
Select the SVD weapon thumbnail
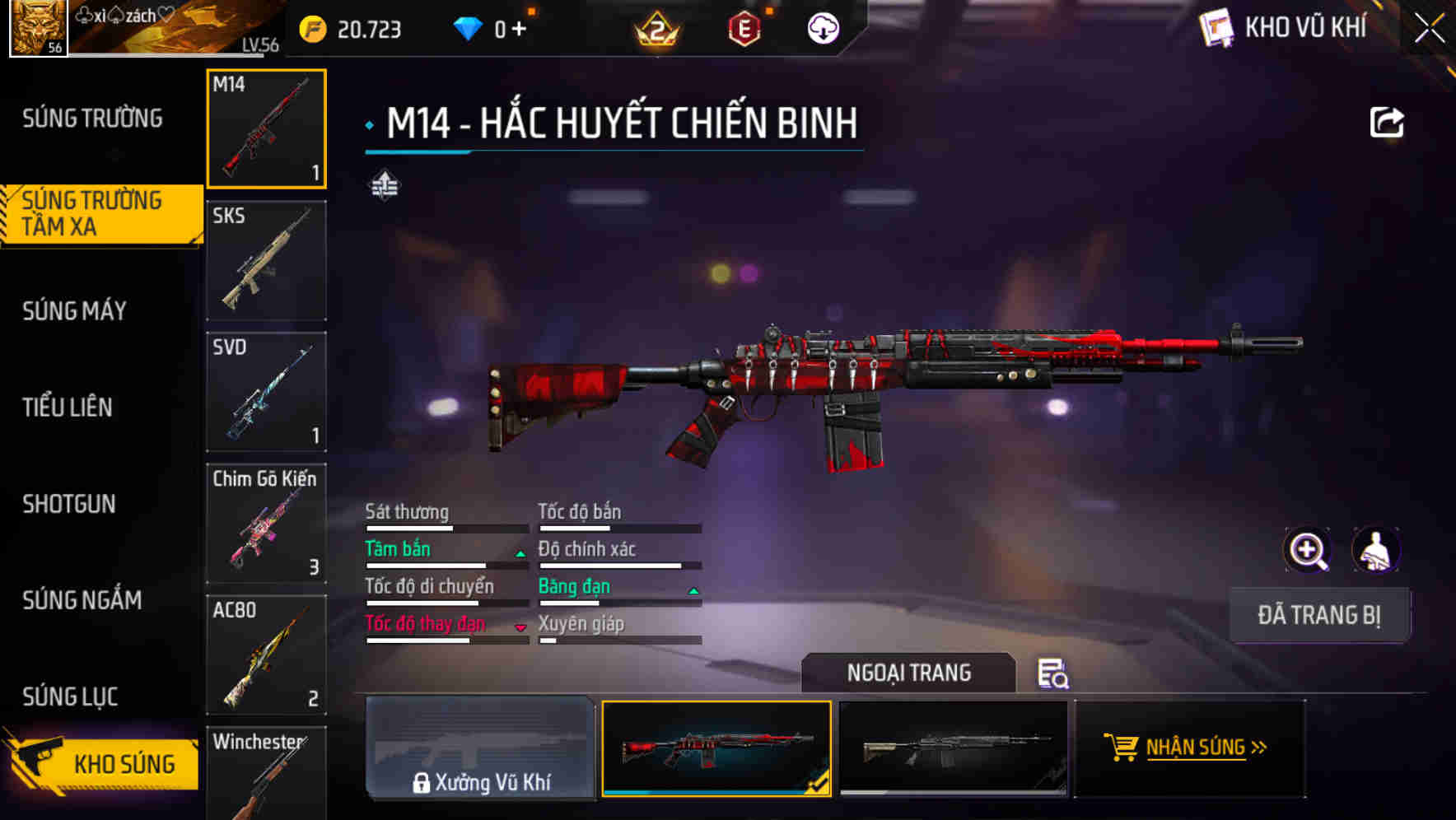tap(266, 392)
